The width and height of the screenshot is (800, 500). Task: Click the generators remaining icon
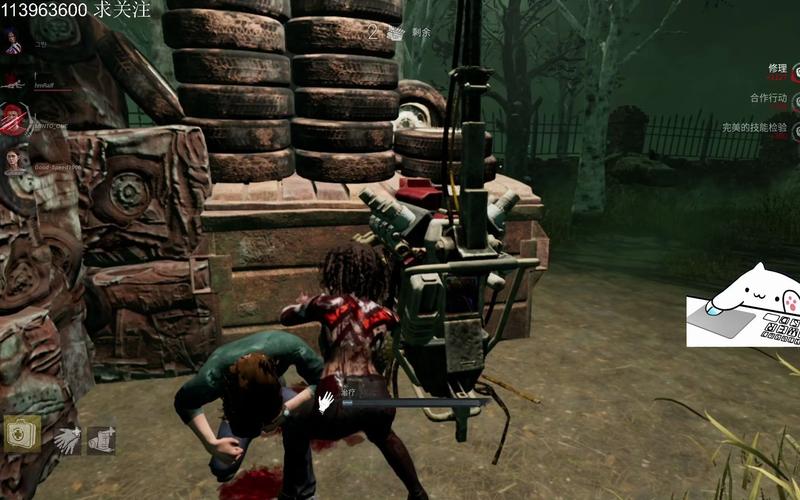(x=395, y=32)
